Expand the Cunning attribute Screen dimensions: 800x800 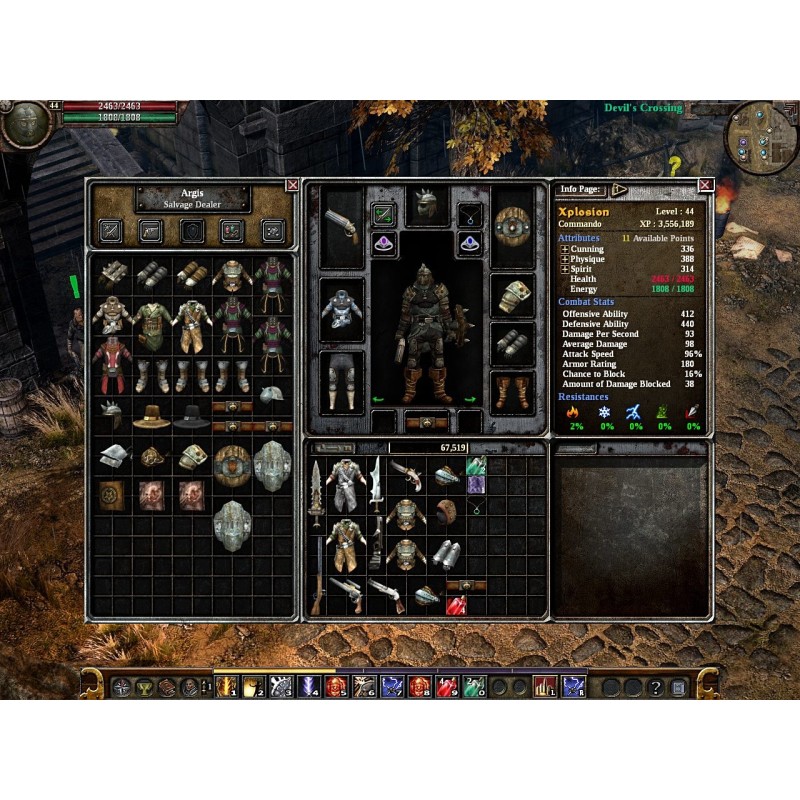[564, 249]
